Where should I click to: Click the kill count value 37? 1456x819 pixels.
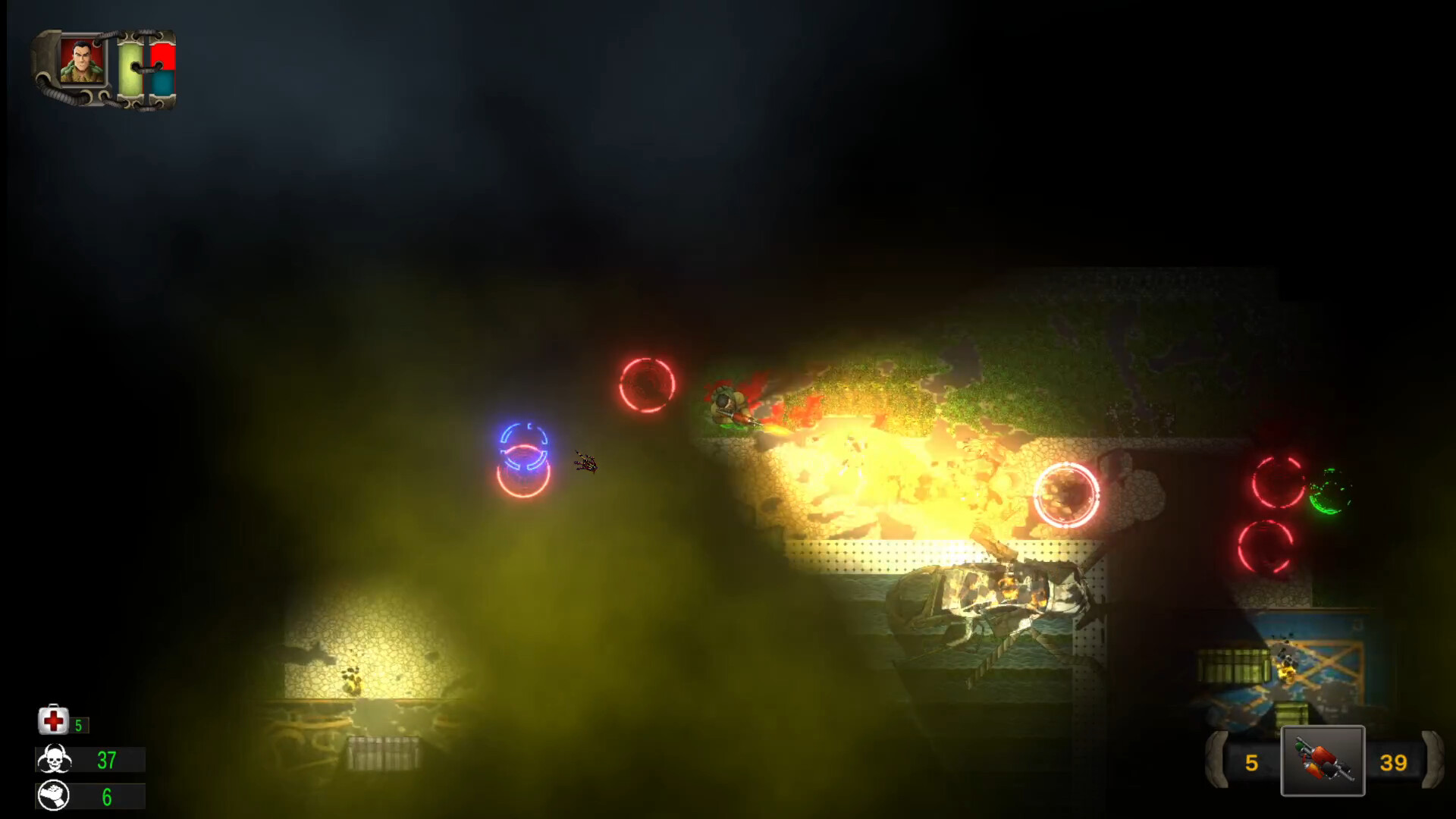(106, 758)
